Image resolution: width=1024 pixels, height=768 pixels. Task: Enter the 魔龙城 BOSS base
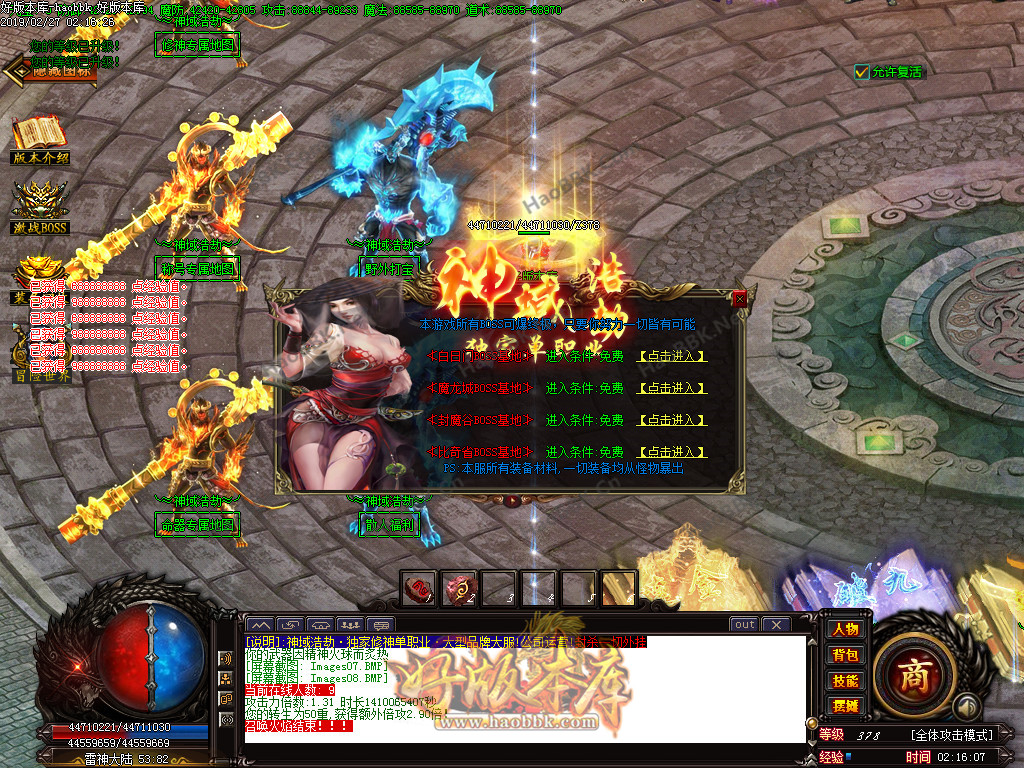click(x=672, y=388)
